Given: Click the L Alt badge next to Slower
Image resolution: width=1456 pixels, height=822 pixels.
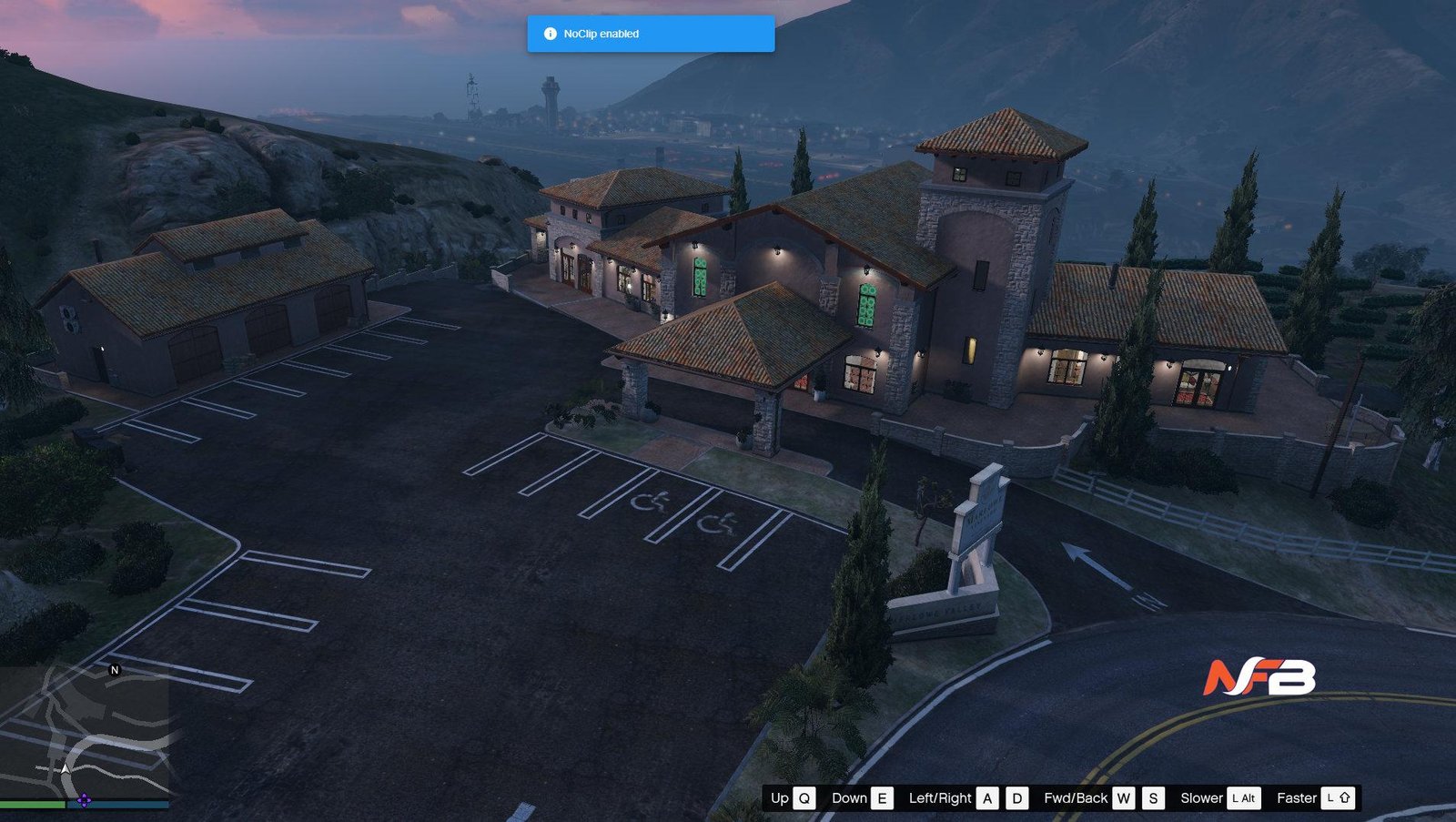Looking at the screenshot, I should [1243, 798].
